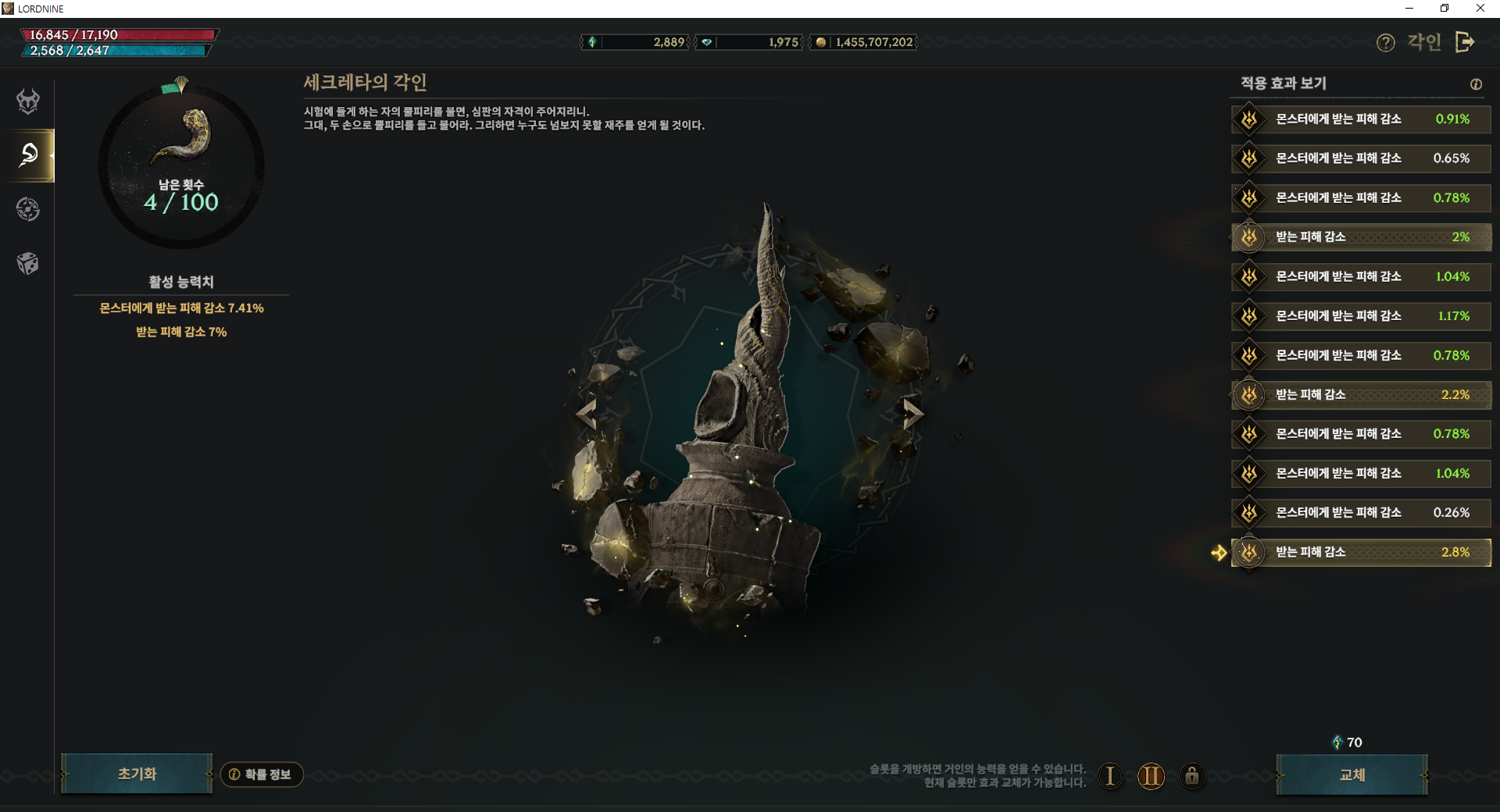Open the 확률 정보 probability info
The image size is (1500, 812).
pos(262,775)
